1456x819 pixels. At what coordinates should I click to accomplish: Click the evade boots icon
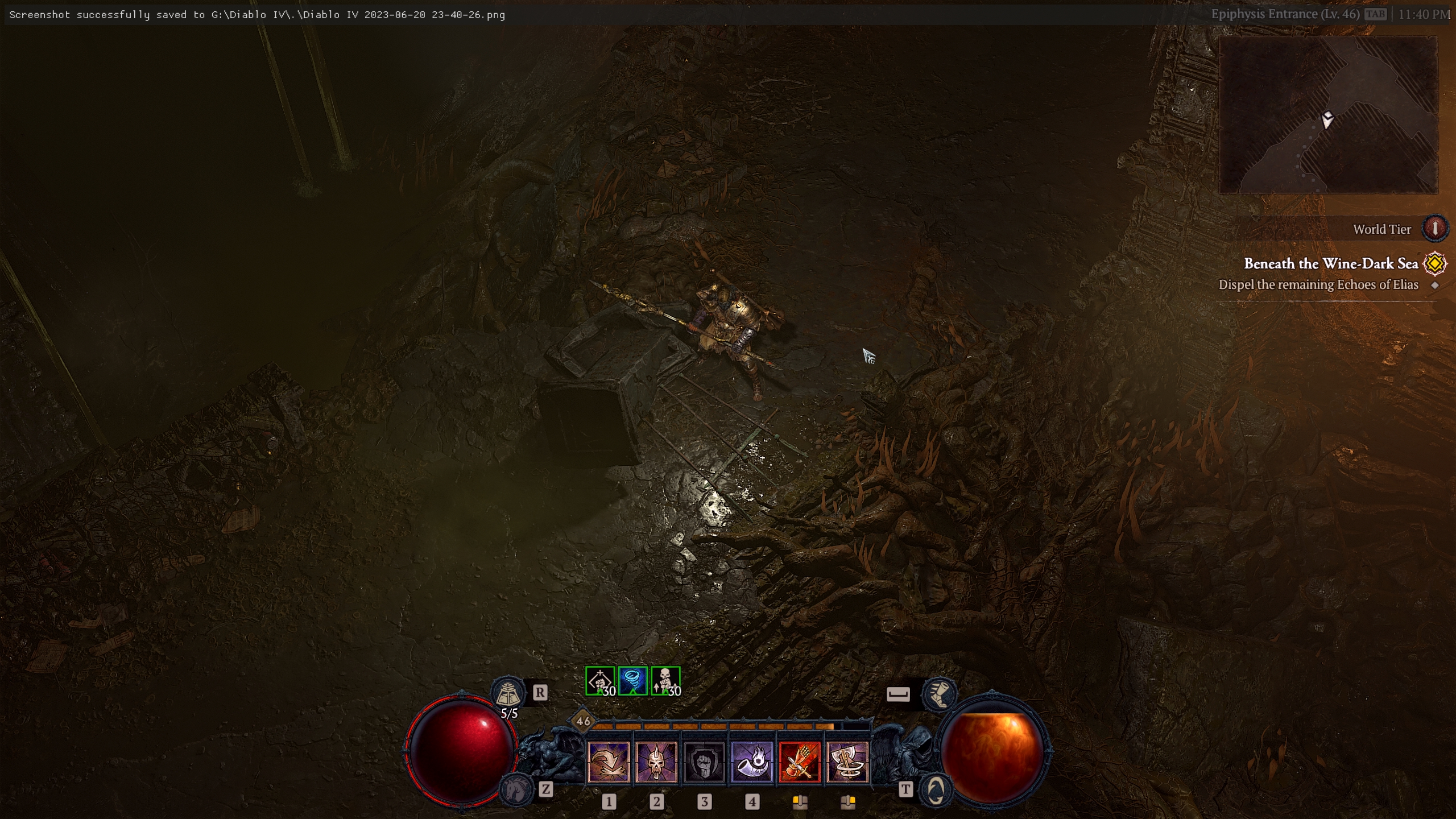[941, 693]
